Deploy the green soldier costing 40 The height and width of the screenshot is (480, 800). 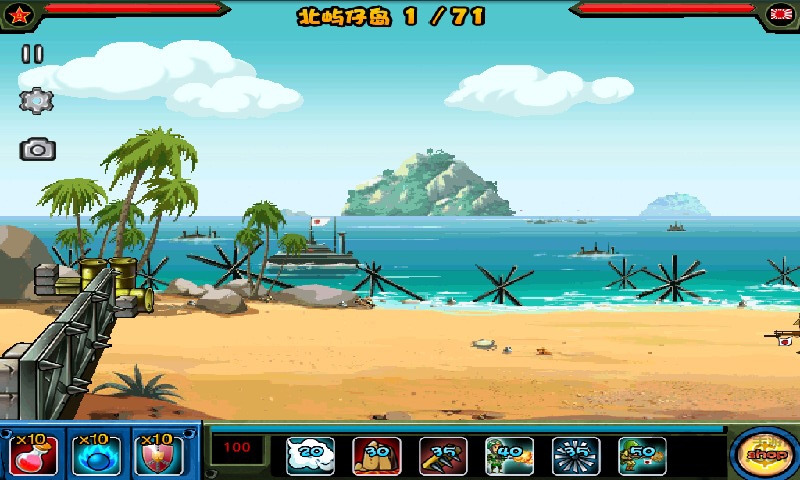pos(509,456)
